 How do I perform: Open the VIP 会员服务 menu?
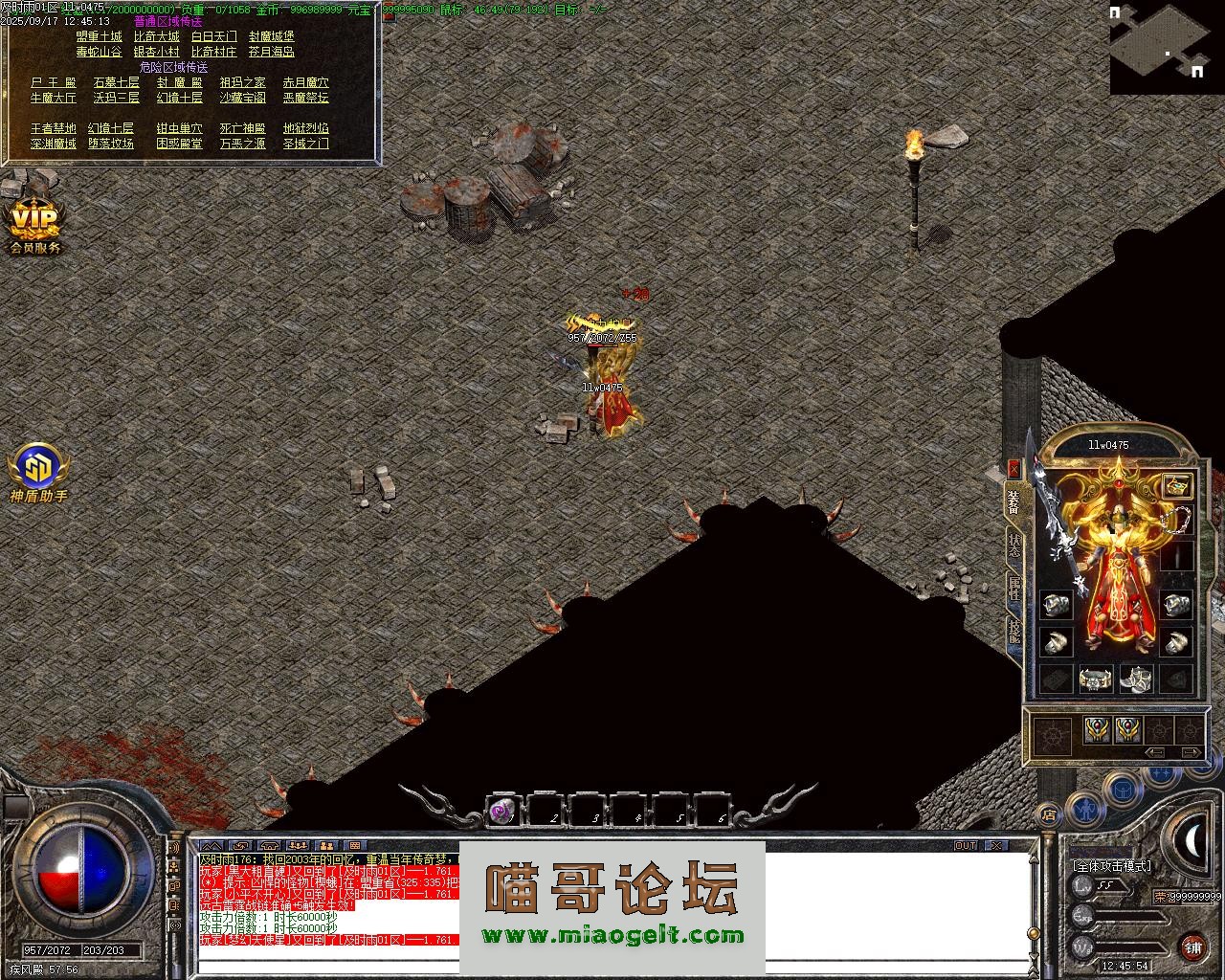point(35,227)
